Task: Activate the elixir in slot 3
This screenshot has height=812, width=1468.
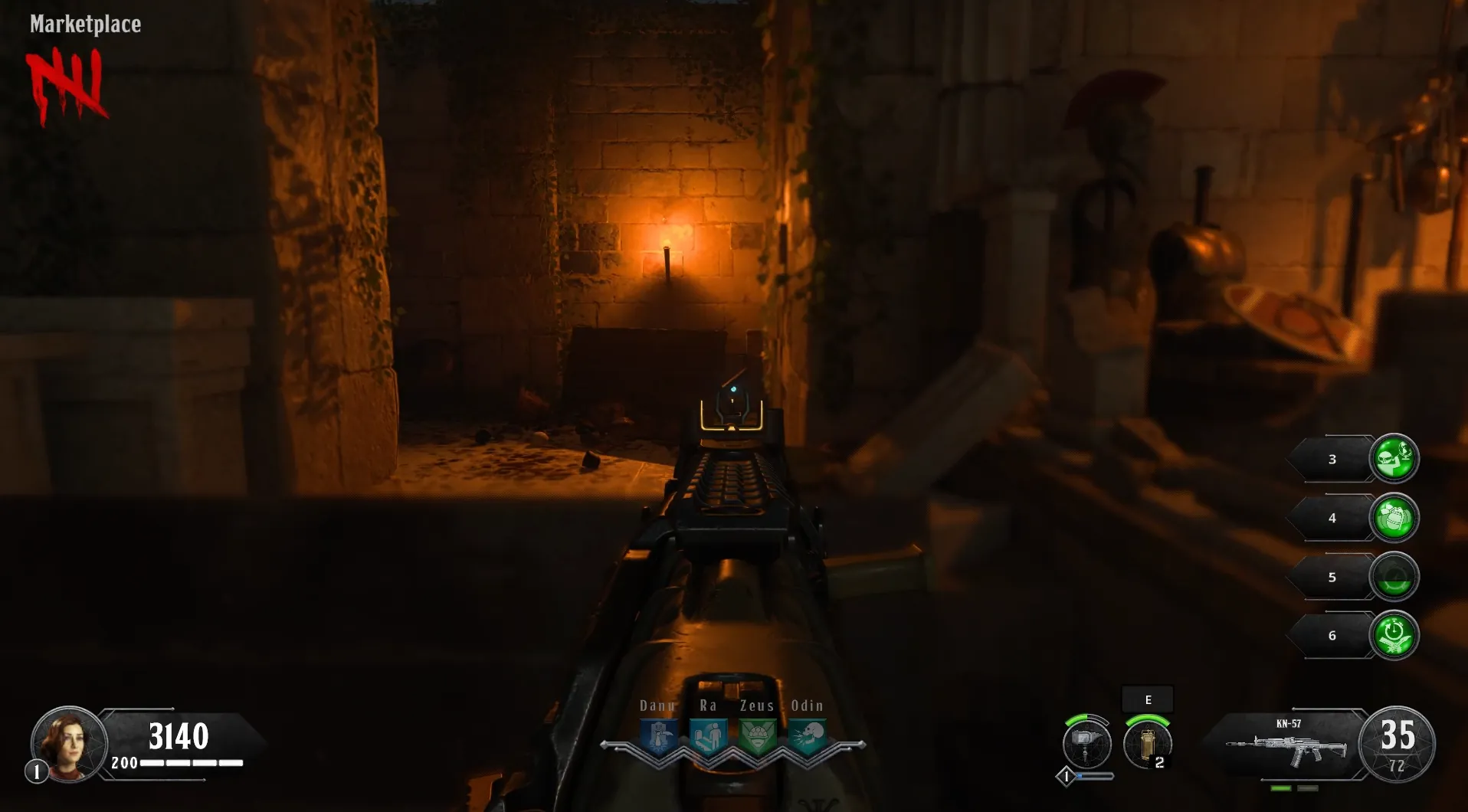Action: tap(1394, 459)
